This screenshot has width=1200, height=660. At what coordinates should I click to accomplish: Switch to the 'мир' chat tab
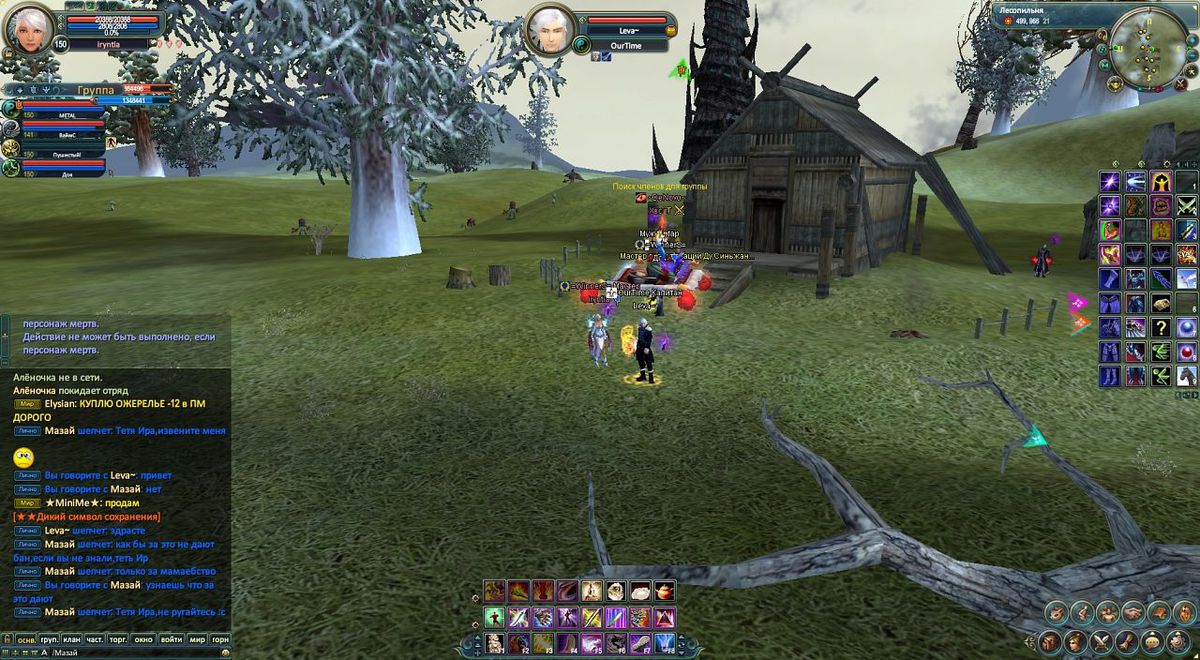[x=197, y=638]
